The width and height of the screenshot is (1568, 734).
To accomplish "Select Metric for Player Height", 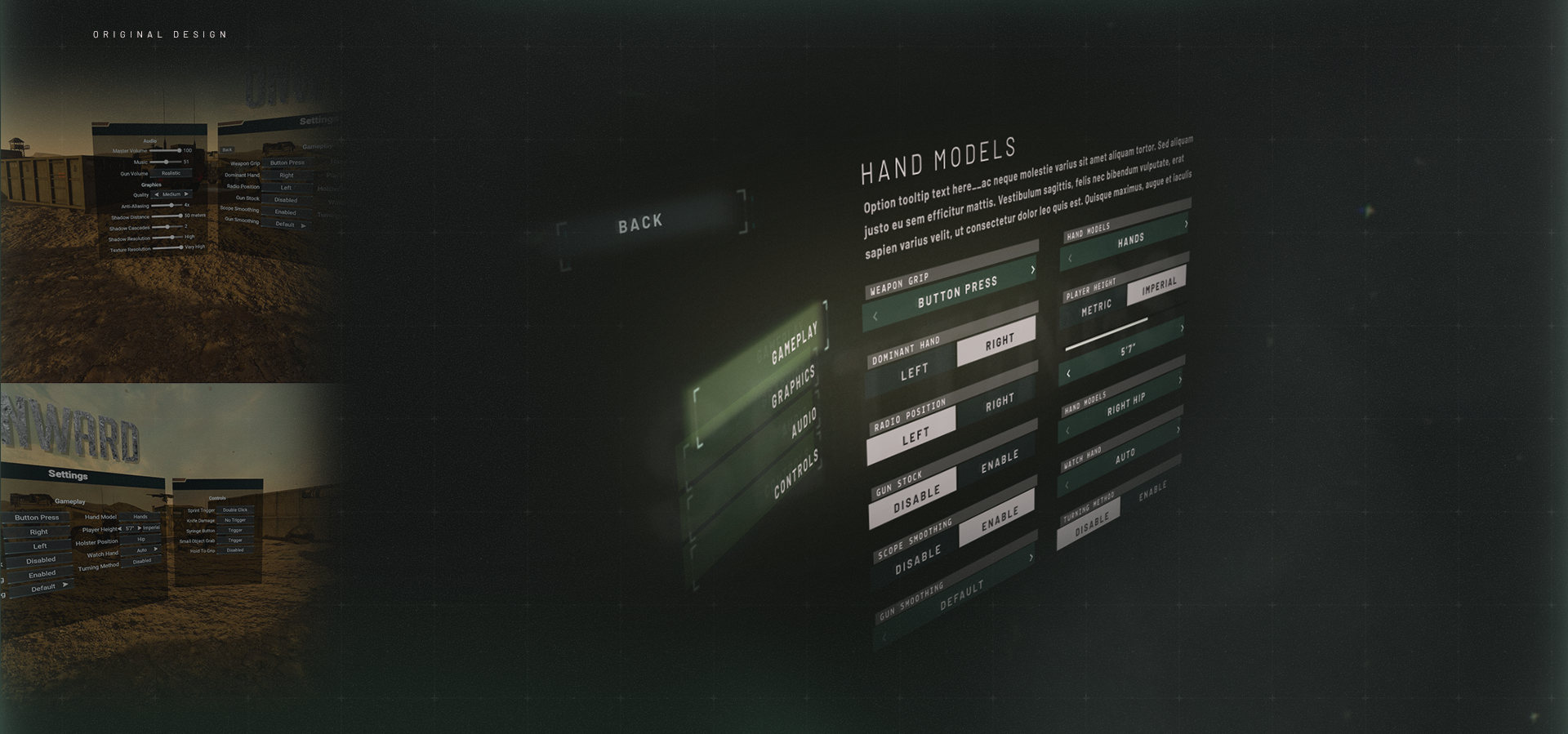I will click(1096, 308).
